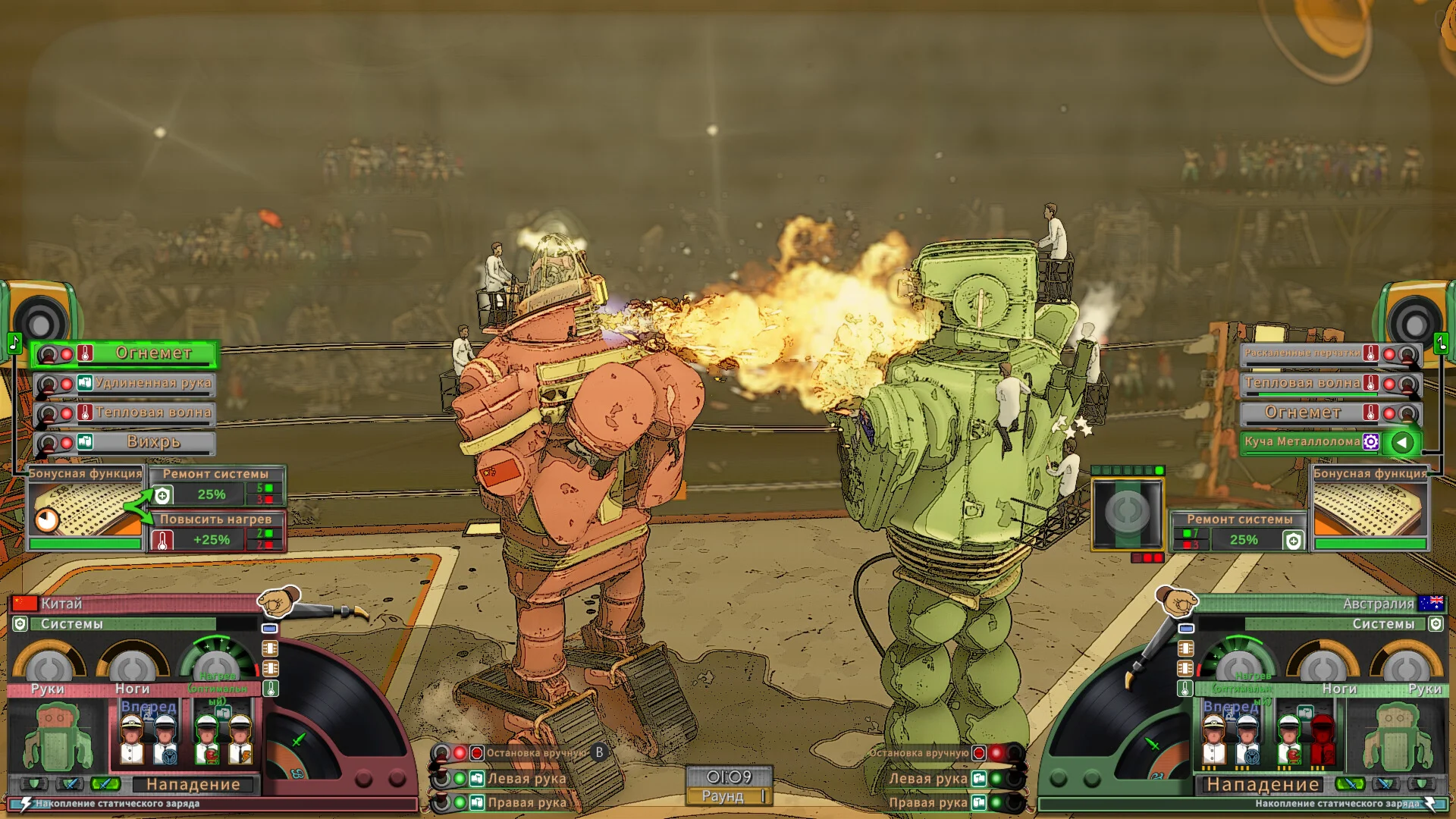
Task: Click Australia's Ремонт системы 25% button
Action: coord(1244,539)
